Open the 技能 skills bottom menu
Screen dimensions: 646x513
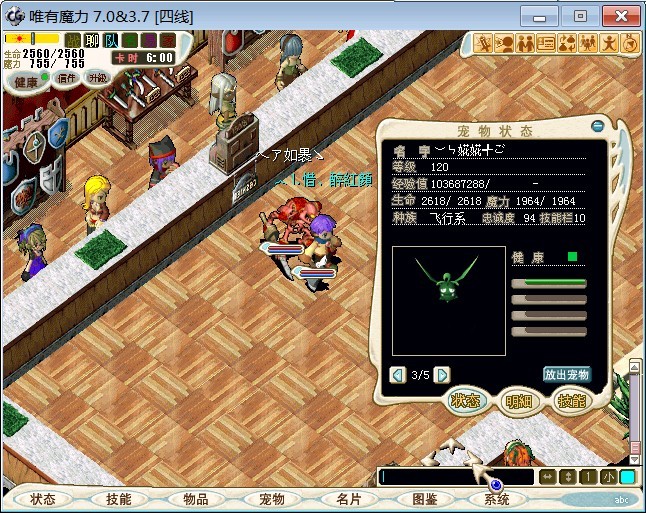pyautogui.click(x=118, y=498)
